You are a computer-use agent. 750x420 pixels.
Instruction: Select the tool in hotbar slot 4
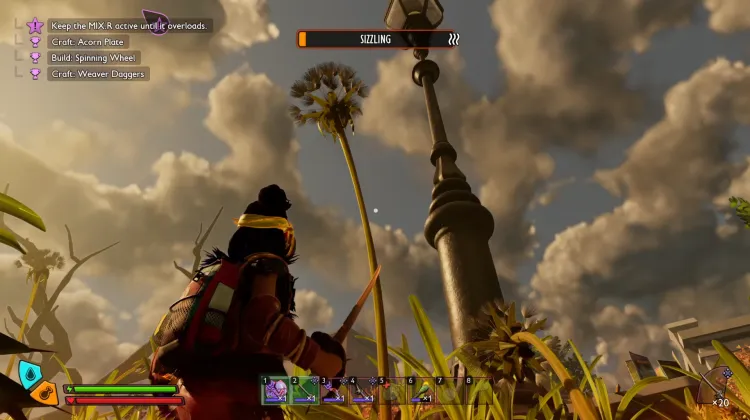[x=362, y=390]
